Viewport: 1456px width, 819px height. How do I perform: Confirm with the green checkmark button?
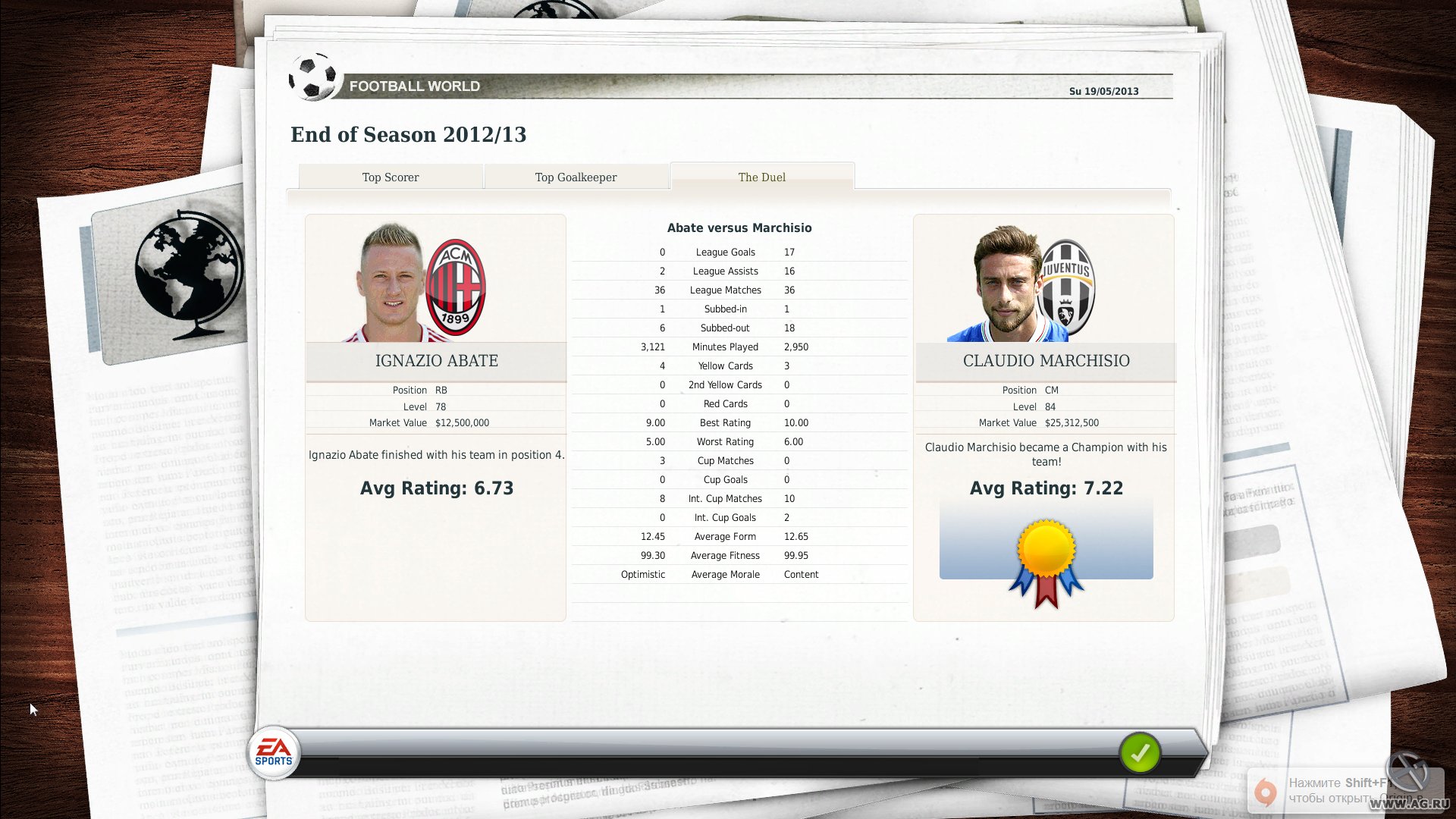[1141, 754]
